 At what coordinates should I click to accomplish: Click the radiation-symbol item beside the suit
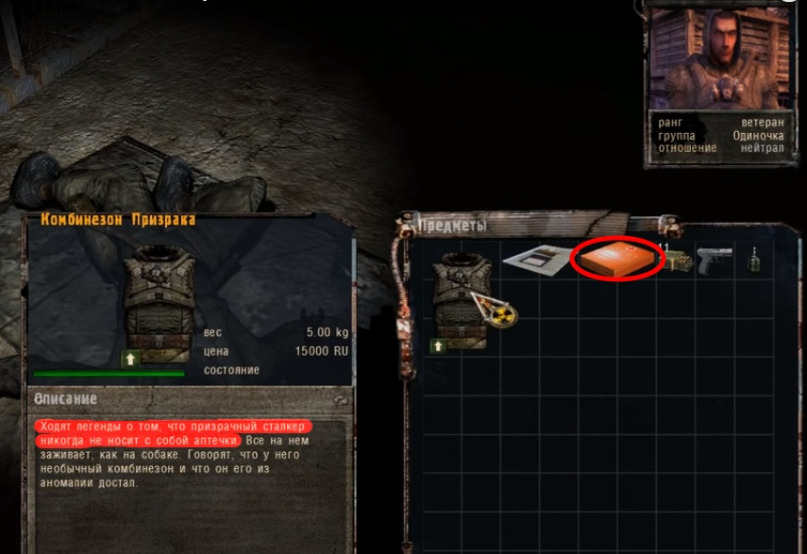tap(502, 313)
